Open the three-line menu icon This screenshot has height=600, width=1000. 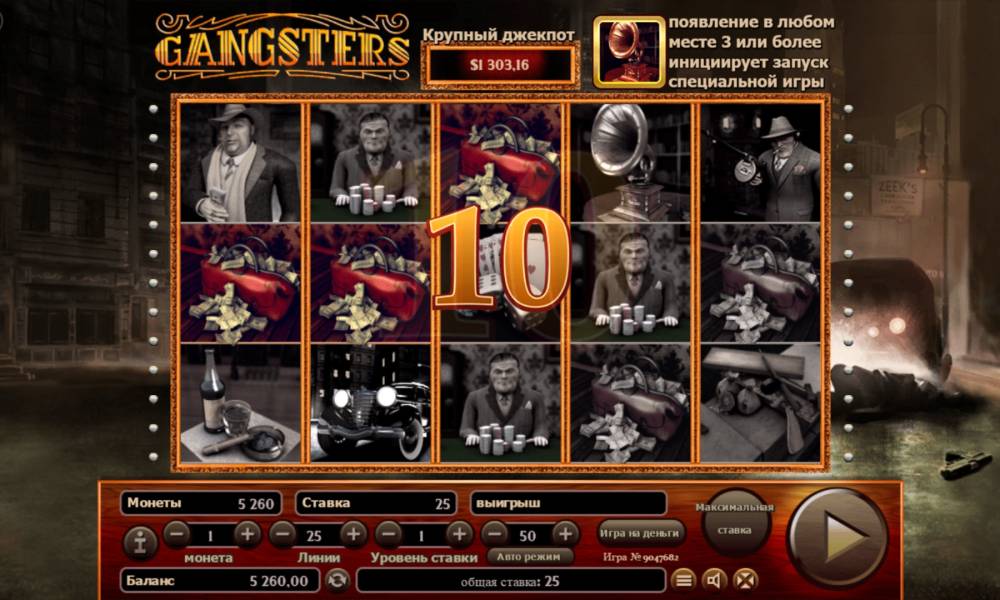(x=683, y=579)
